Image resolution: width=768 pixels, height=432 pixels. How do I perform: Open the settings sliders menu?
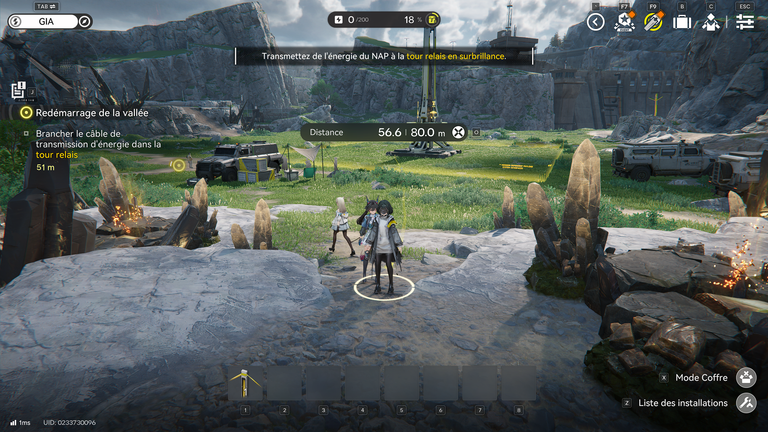point(745,21)
